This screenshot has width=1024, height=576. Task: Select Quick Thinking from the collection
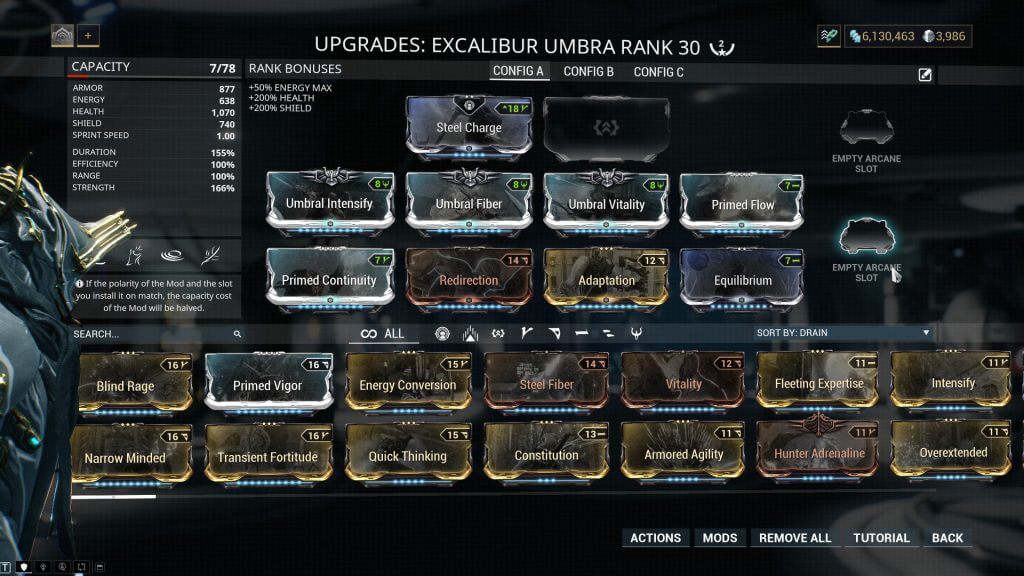pyautogui.click(x=407, y=456)
